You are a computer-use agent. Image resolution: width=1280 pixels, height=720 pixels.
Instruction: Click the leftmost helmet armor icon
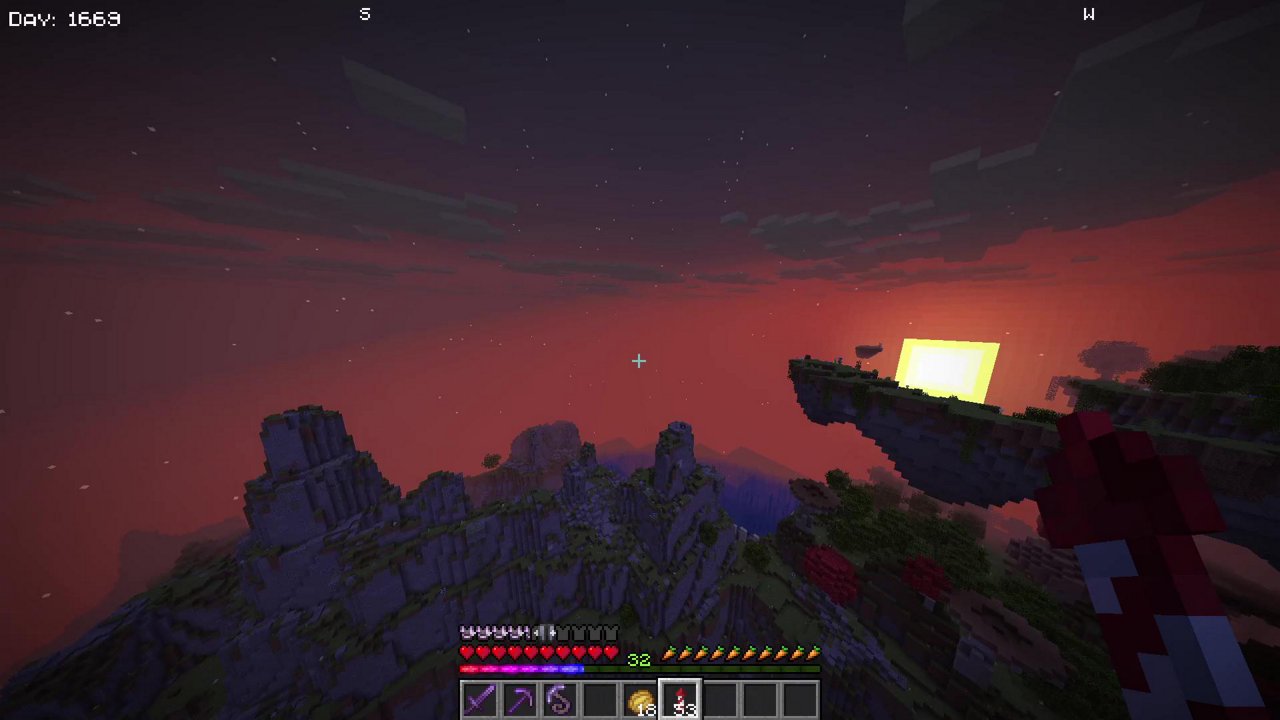pos(465,632)
